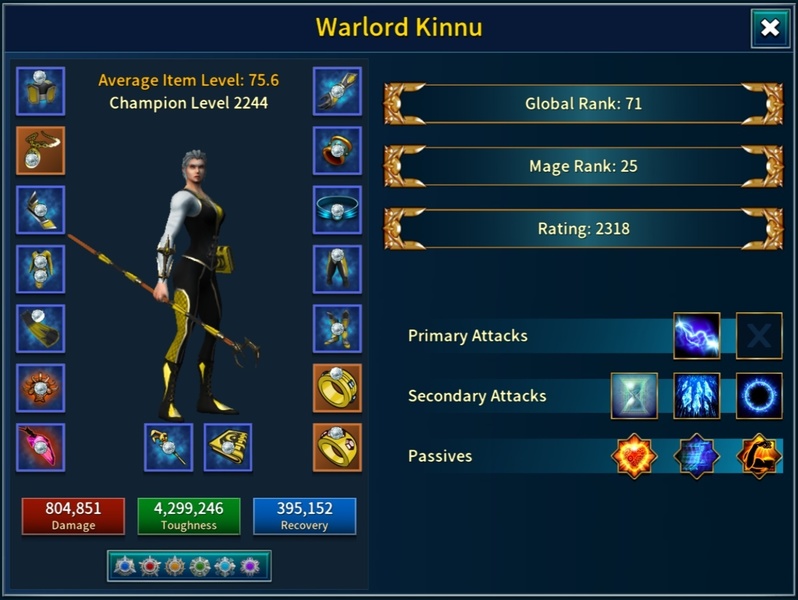Select the blue belt equipment slot

337,210
